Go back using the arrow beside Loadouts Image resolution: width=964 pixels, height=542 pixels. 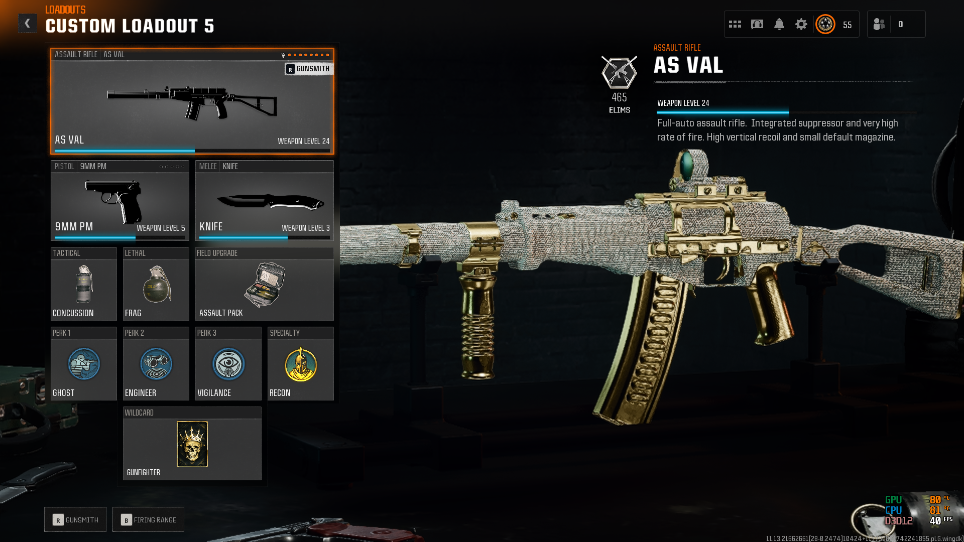pos(27,23)
